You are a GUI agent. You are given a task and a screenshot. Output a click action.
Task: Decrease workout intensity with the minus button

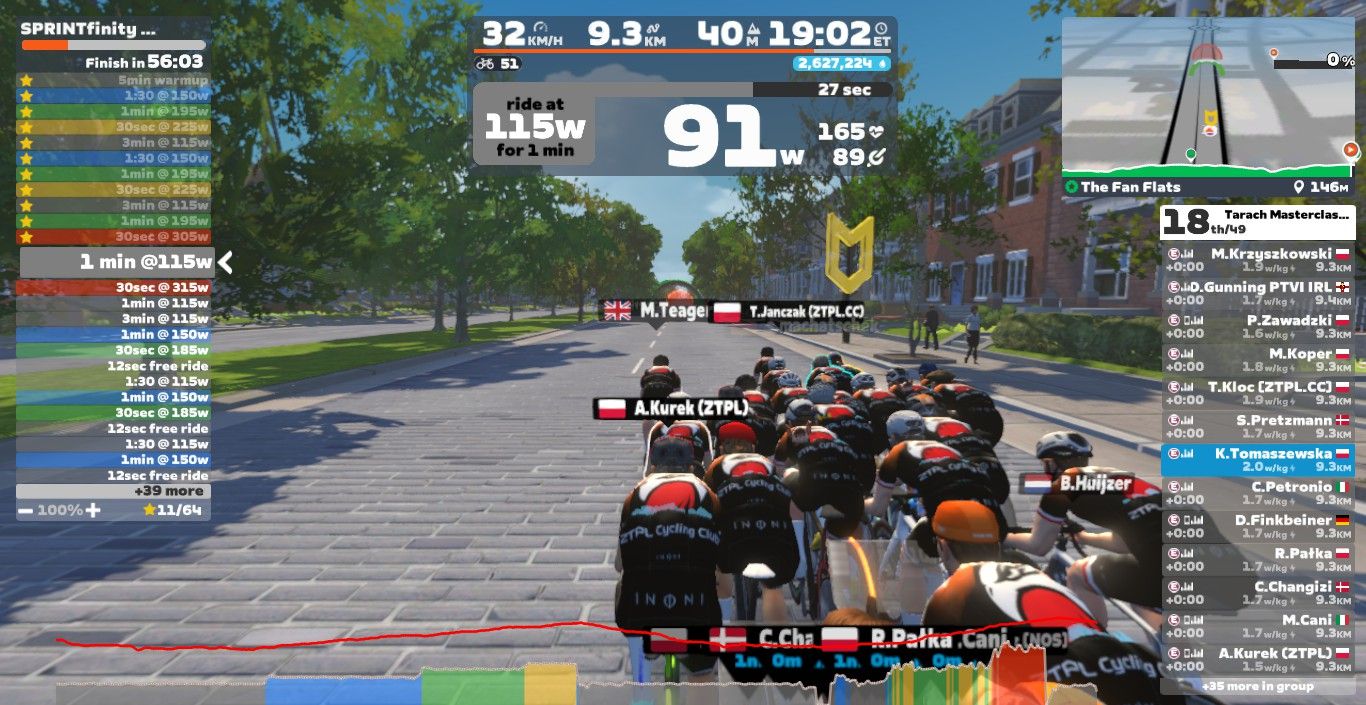pyautogui.click(x=25, y=510)
